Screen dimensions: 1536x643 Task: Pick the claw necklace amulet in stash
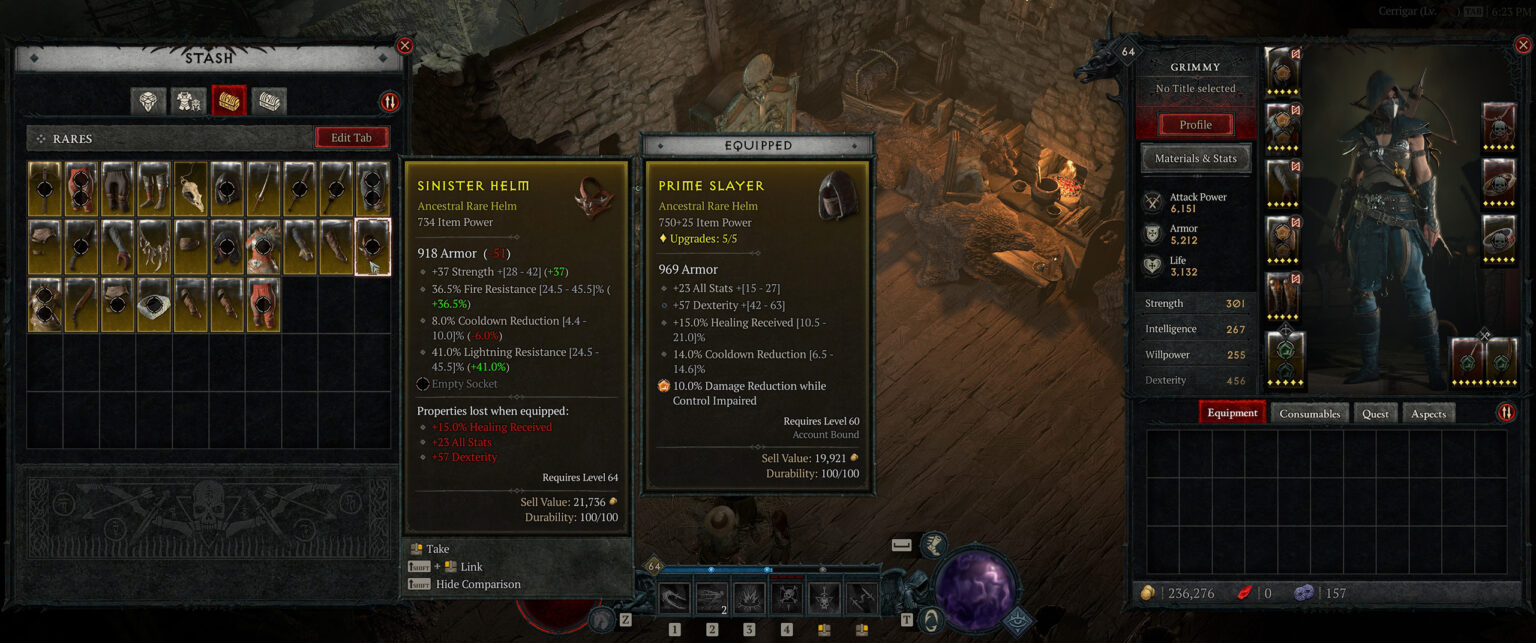point(153,247)
